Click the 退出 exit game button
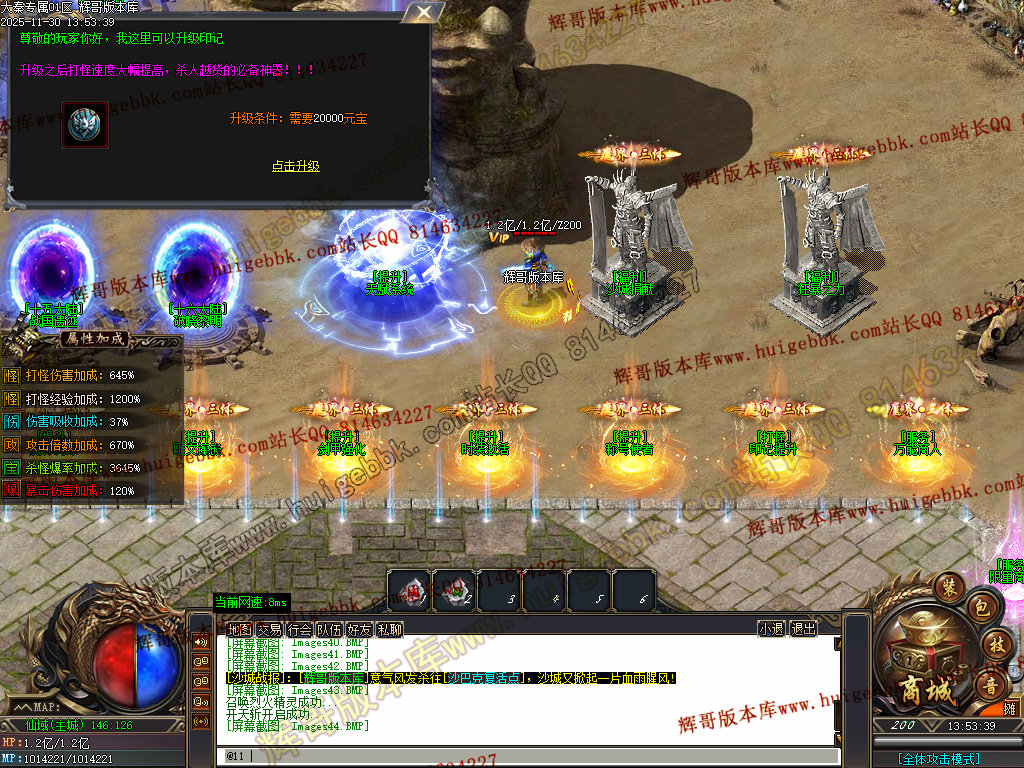The height and width of the screenshot is (768, 1024). (x=803, y=629)
